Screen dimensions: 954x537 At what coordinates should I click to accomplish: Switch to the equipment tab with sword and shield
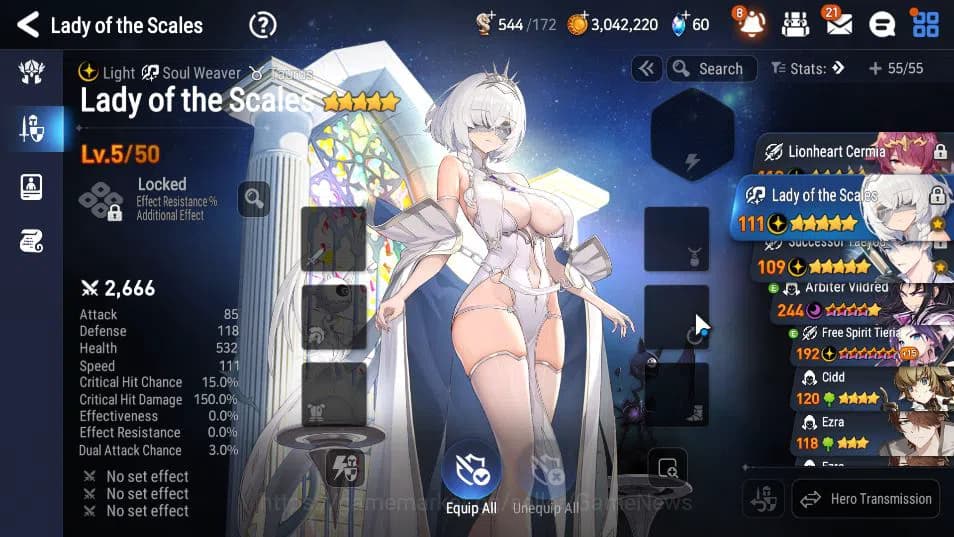(x=31, y=128)
